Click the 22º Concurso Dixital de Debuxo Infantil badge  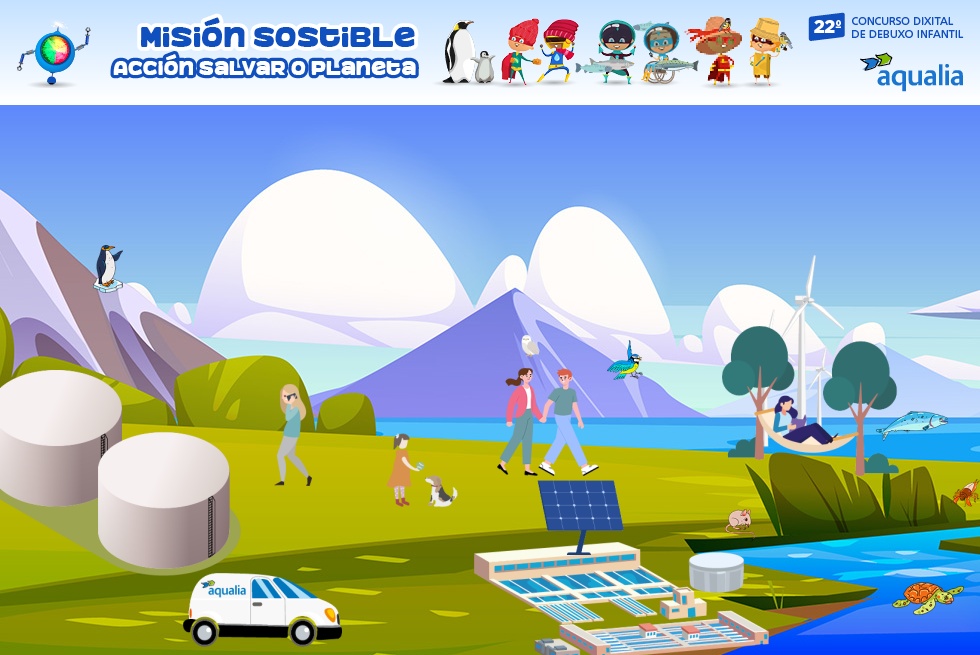[886, 27]
